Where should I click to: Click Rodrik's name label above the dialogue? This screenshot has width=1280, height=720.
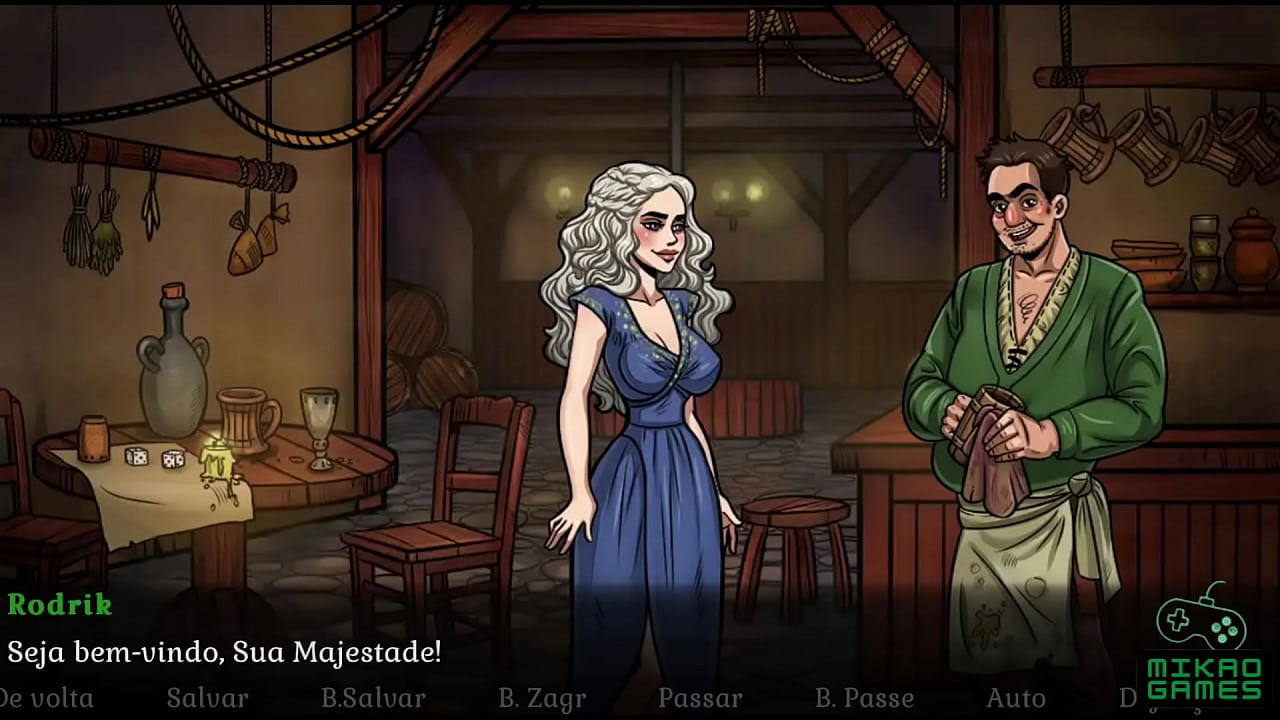(x=62, y=605)
